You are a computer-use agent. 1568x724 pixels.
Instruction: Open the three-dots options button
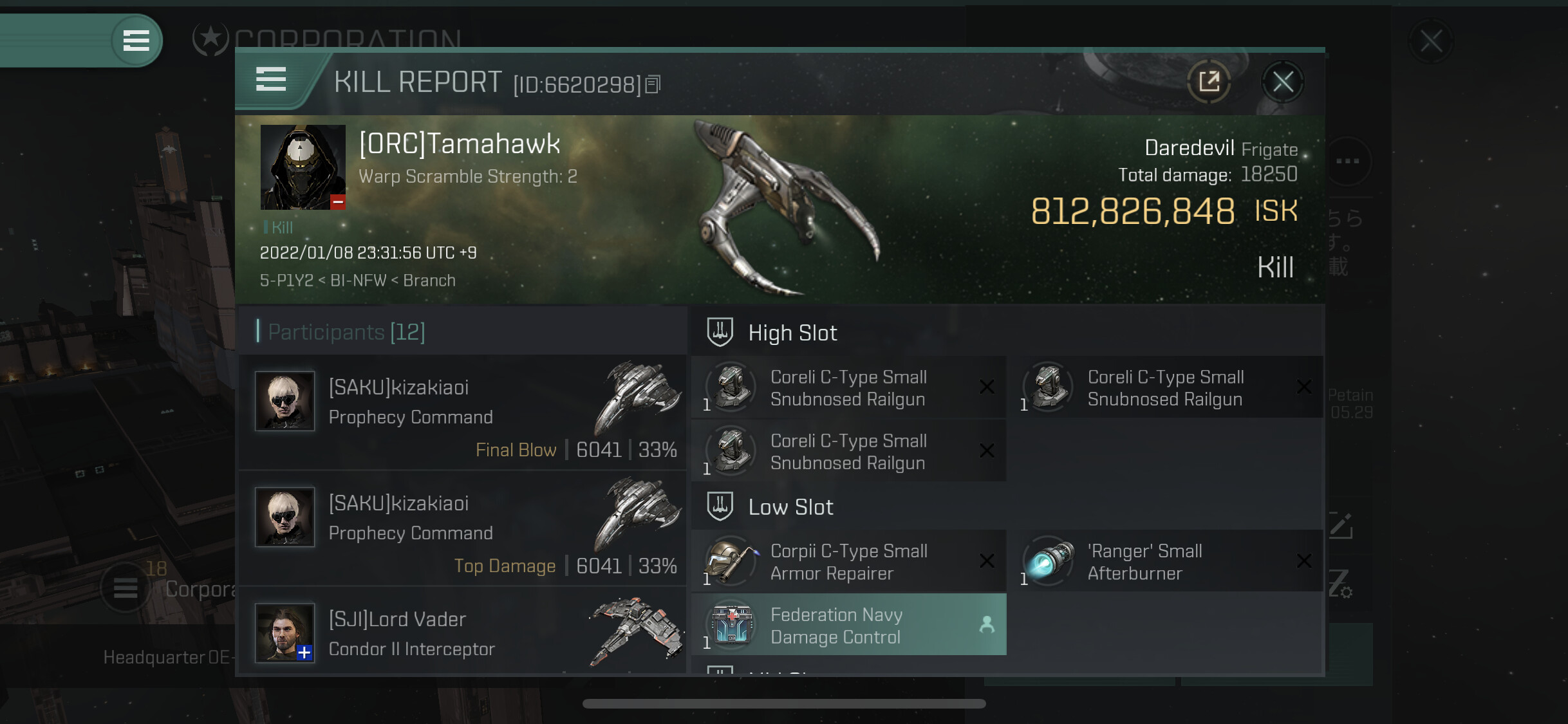tap(1347, 161)
